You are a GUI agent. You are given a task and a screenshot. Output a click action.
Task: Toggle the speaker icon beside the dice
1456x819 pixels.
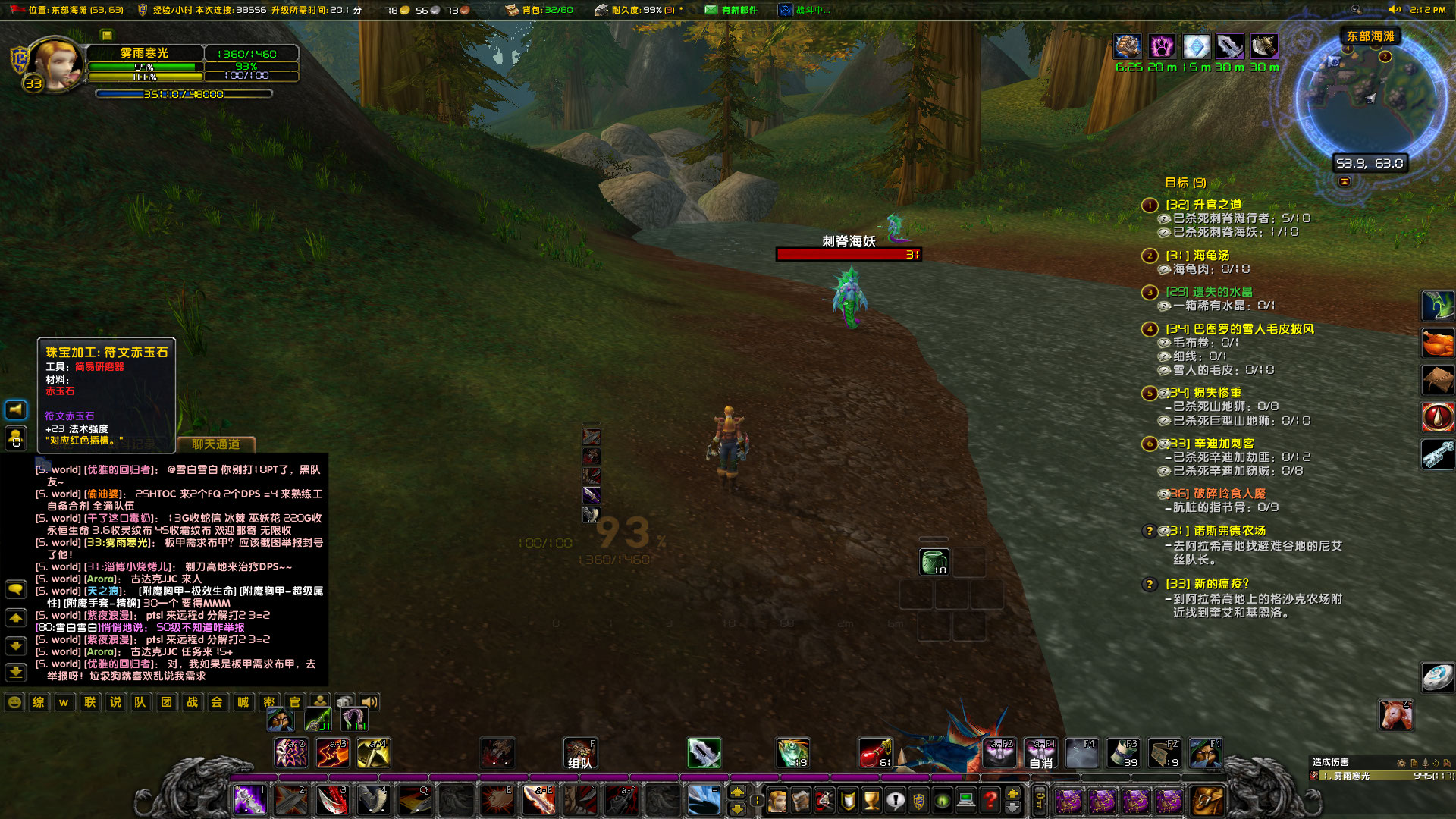coord(370,701)
